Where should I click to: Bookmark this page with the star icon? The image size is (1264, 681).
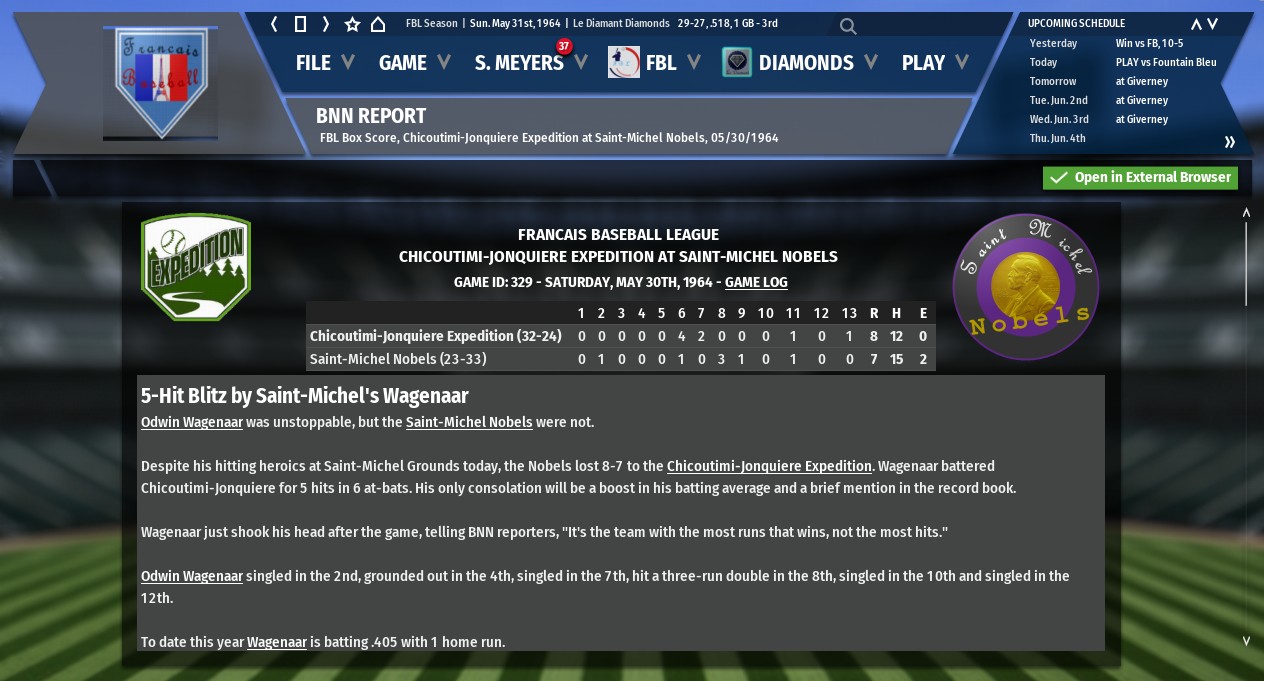coord(352,24)
